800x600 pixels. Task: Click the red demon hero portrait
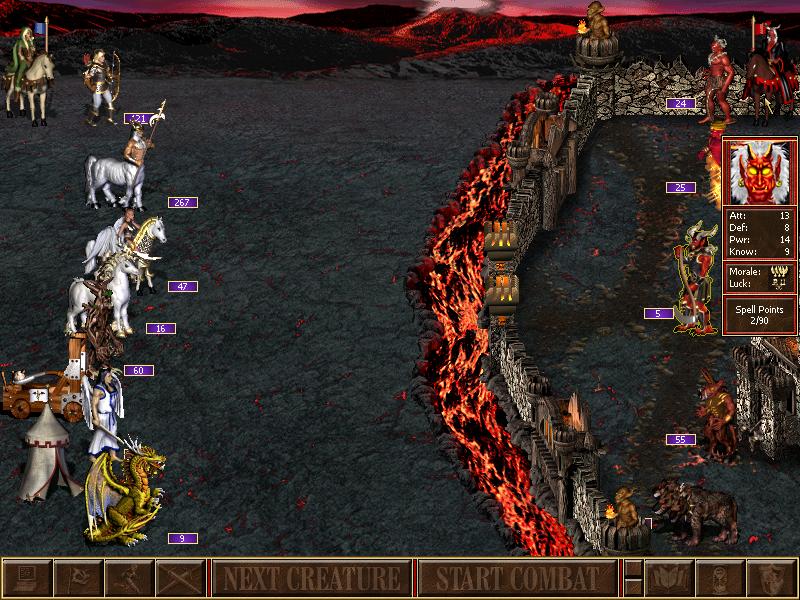(759, 172)
